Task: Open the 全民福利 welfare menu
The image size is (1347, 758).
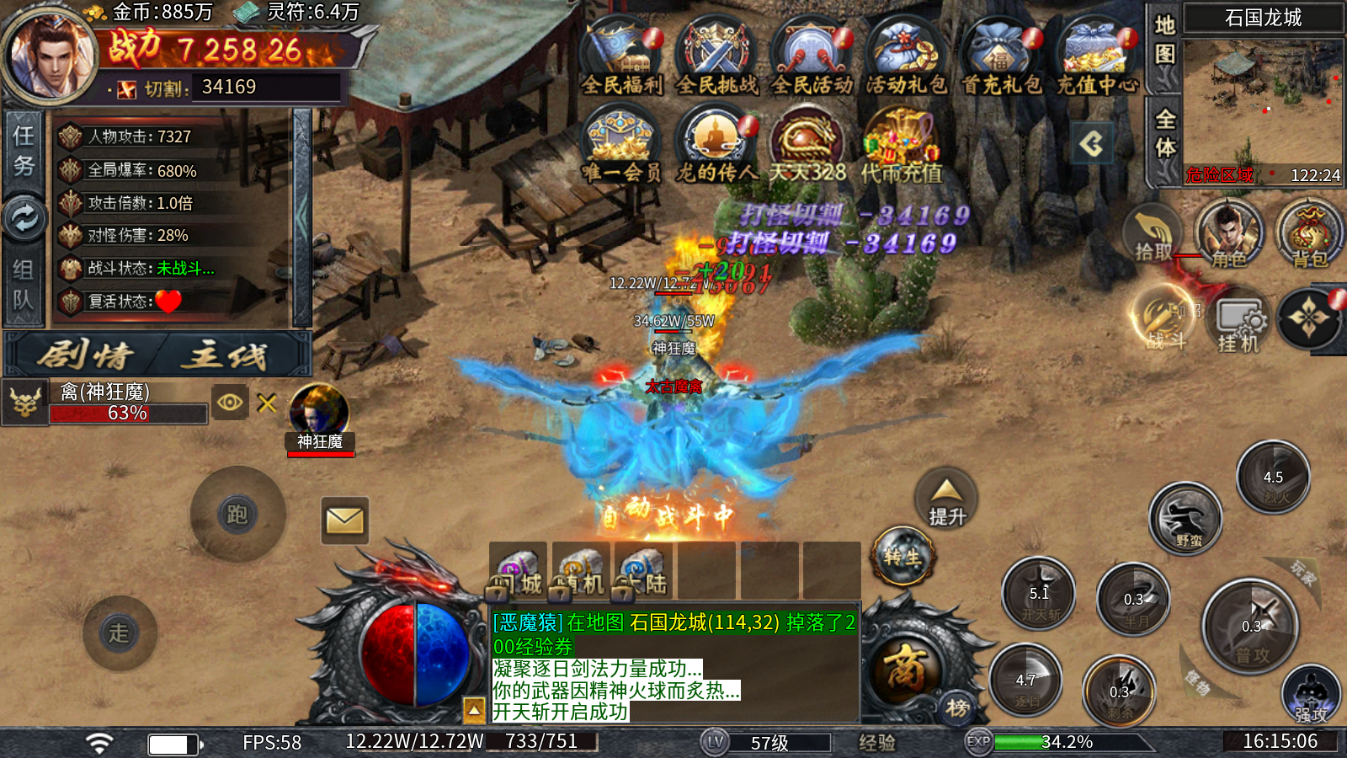Action: [621, 55]
